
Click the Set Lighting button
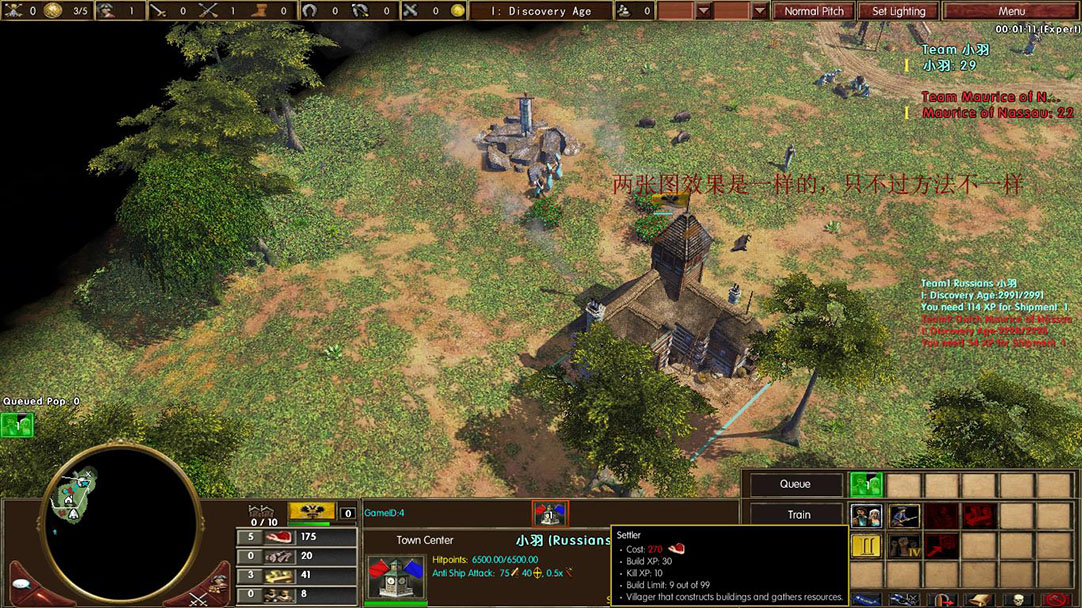pyautogui.click(x=898, y=11)
